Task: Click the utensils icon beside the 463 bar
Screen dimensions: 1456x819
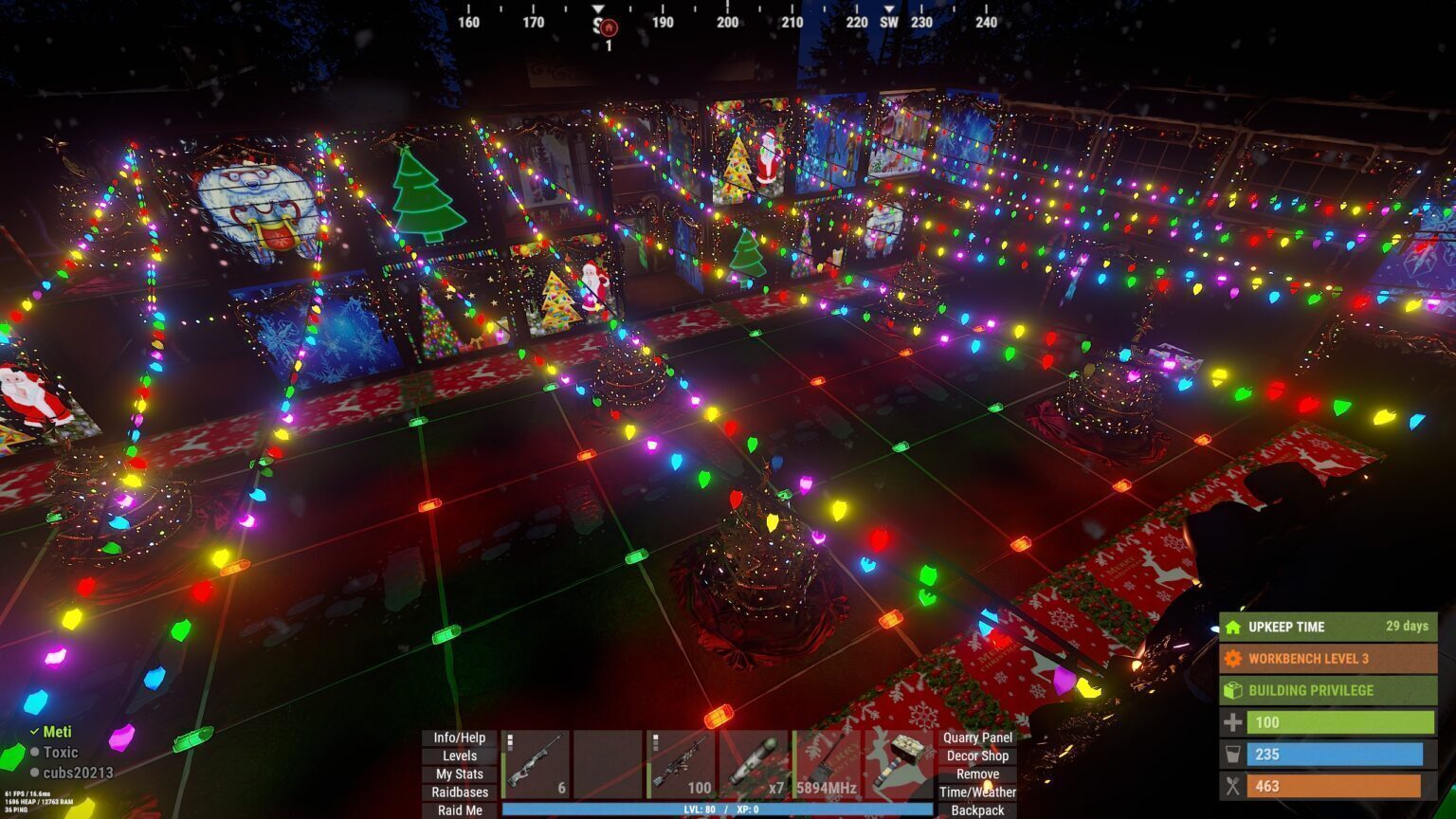Action: tap(1234, 786)
